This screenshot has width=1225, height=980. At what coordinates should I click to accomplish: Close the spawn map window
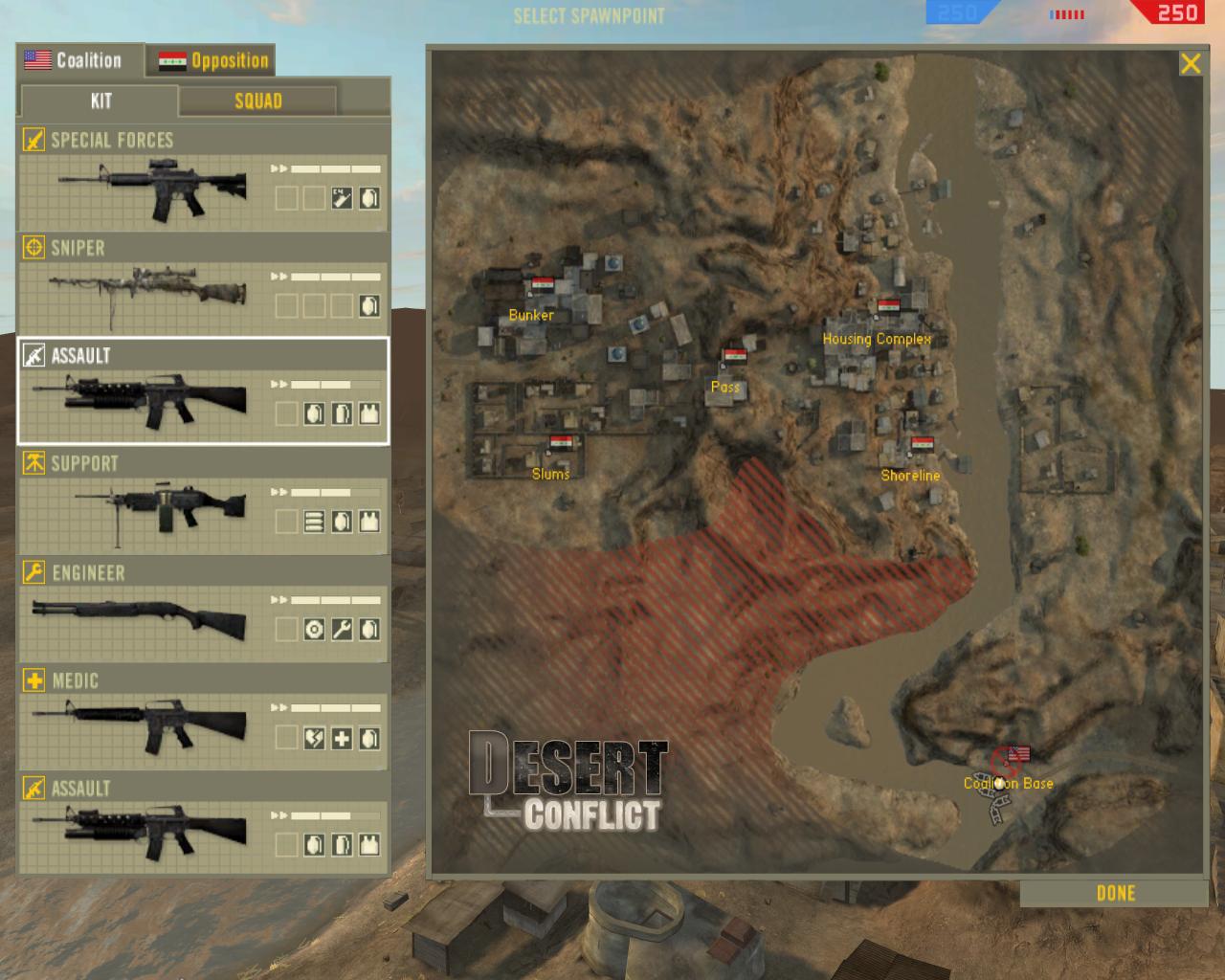[x=1191, y=64]
